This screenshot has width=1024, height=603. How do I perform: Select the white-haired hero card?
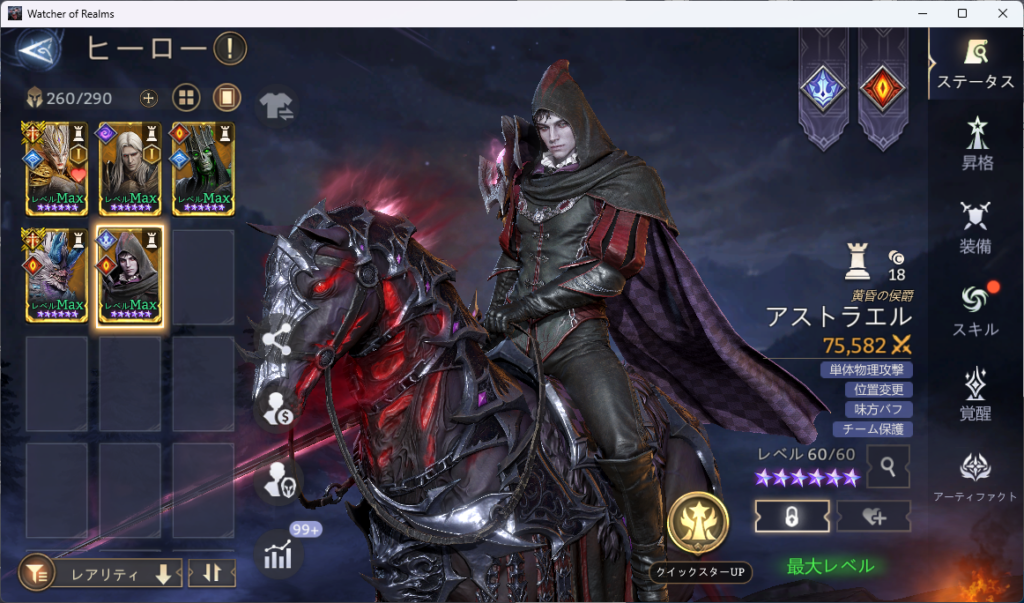pyautogui.click(x=128, y=168)
